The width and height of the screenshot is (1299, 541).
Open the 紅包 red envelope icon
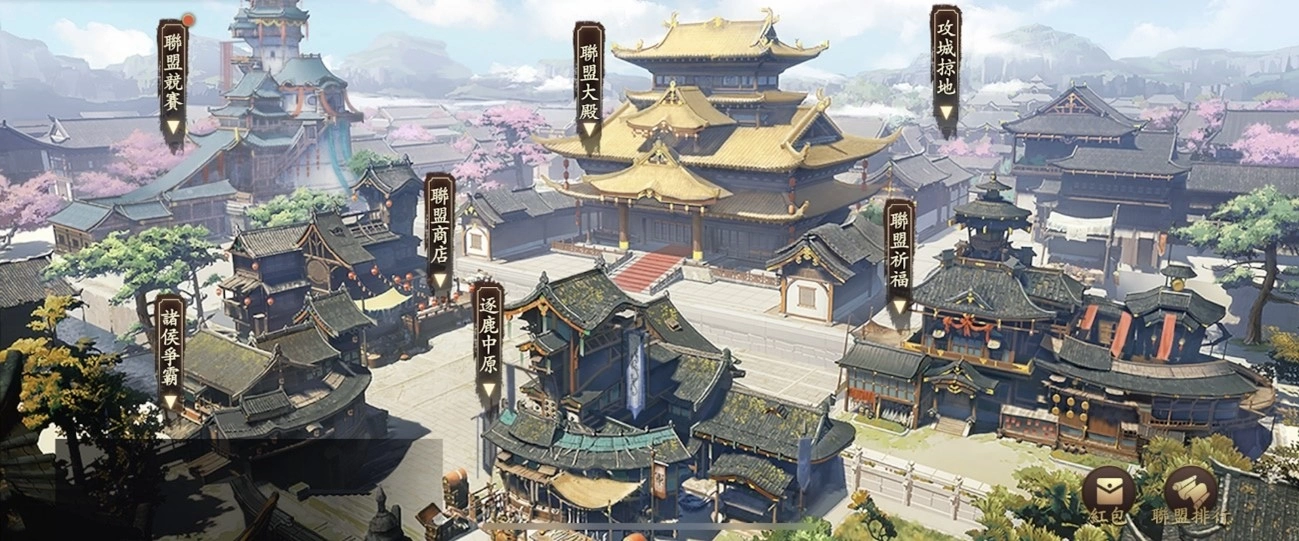1108,492
